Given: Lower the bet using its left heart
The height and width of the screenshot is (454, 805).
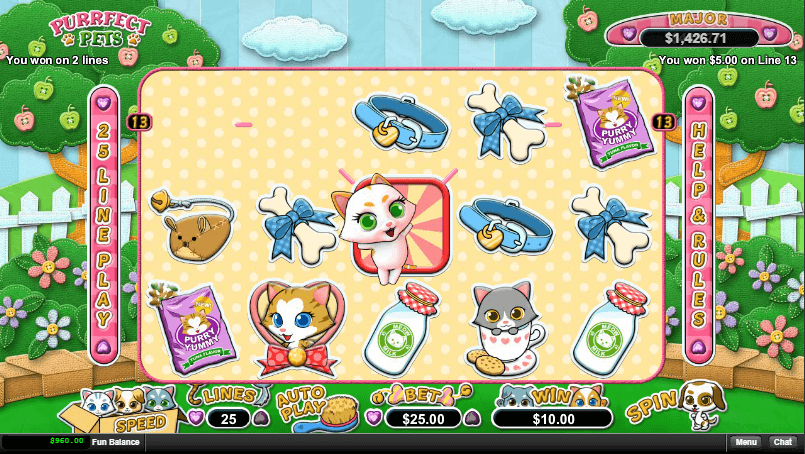Looking at the screenshot, I should coord(374,418).
